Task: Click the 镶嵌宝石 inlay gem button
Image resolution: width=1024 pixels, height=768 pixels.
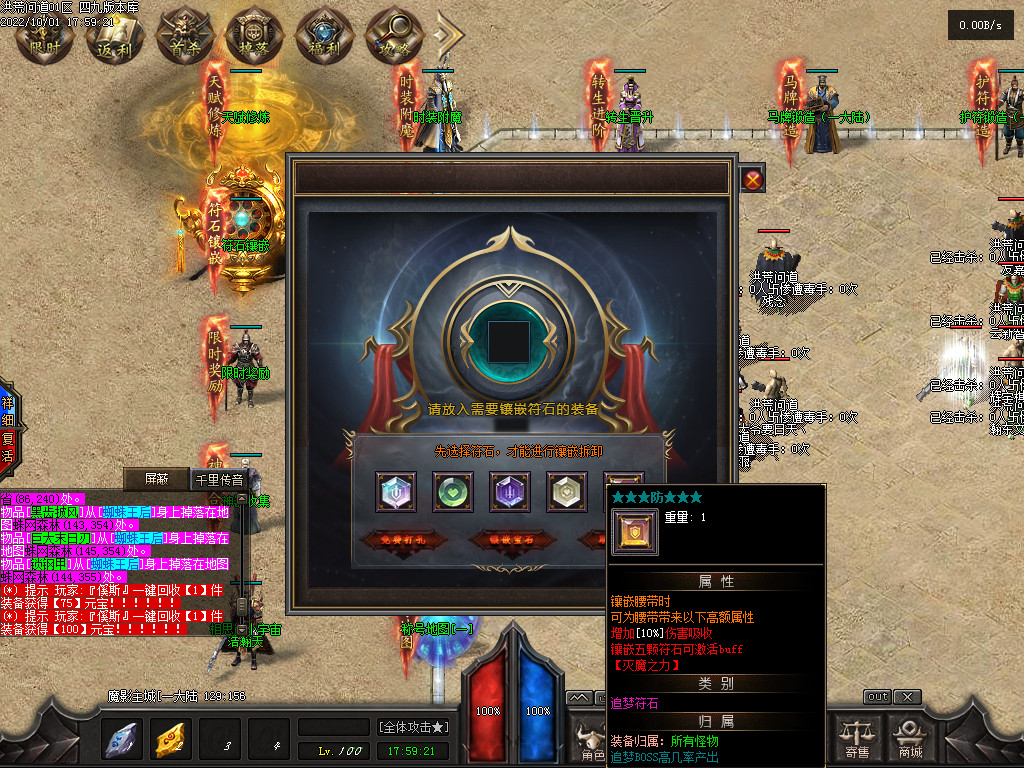Action: click(511, 541)
